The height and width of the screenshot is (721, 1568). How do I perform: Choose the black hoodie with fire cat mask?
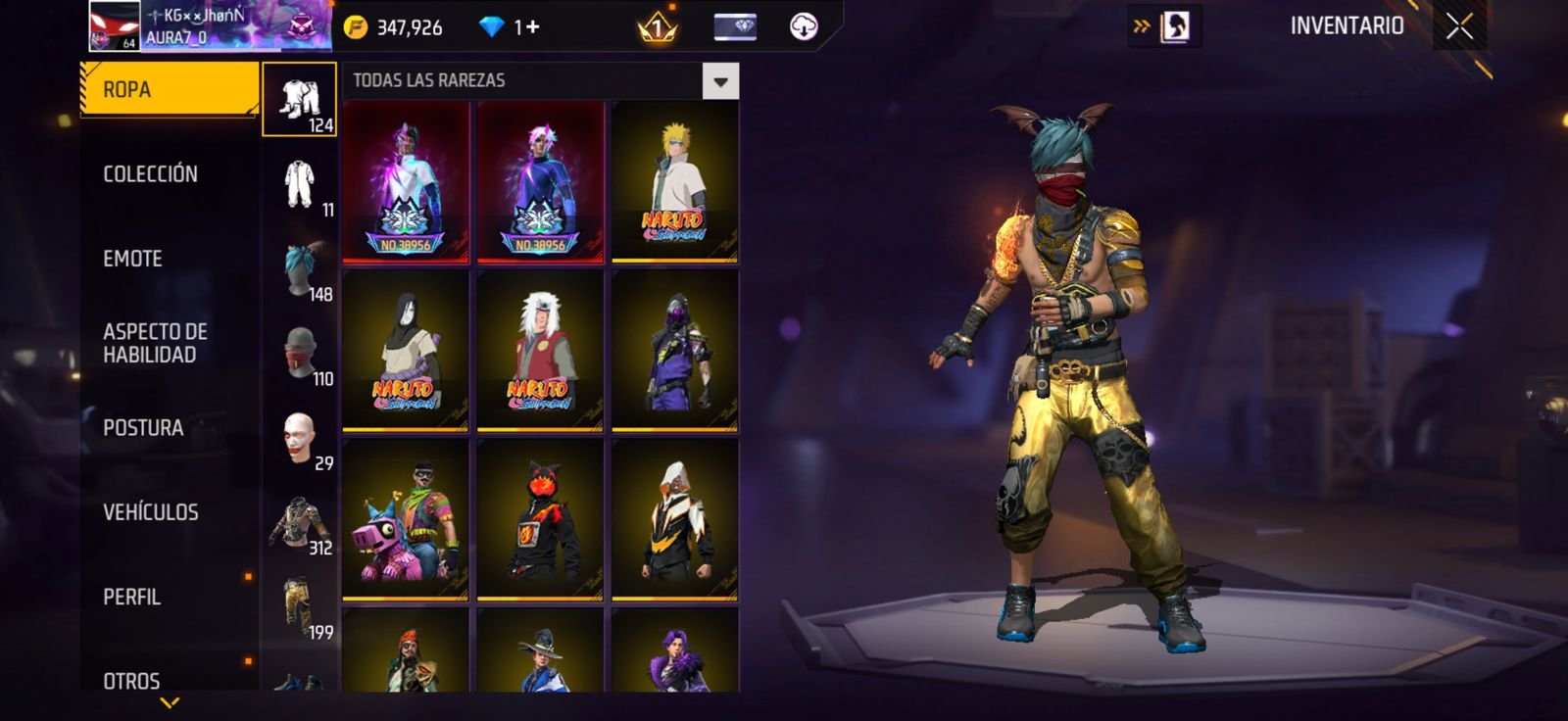point(539,519)
